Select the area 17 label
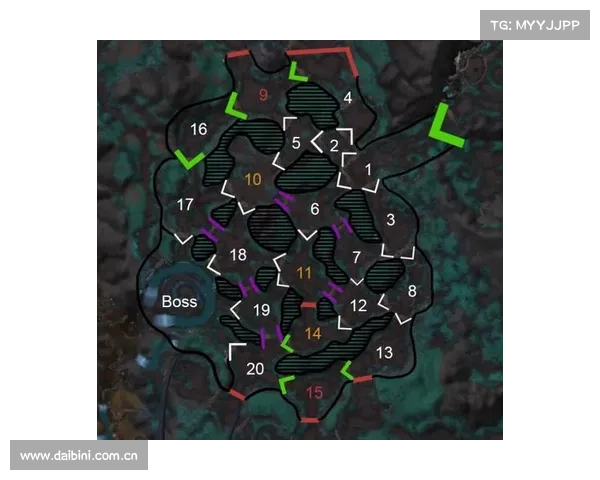600x480 pixels. tap(185, 205)
